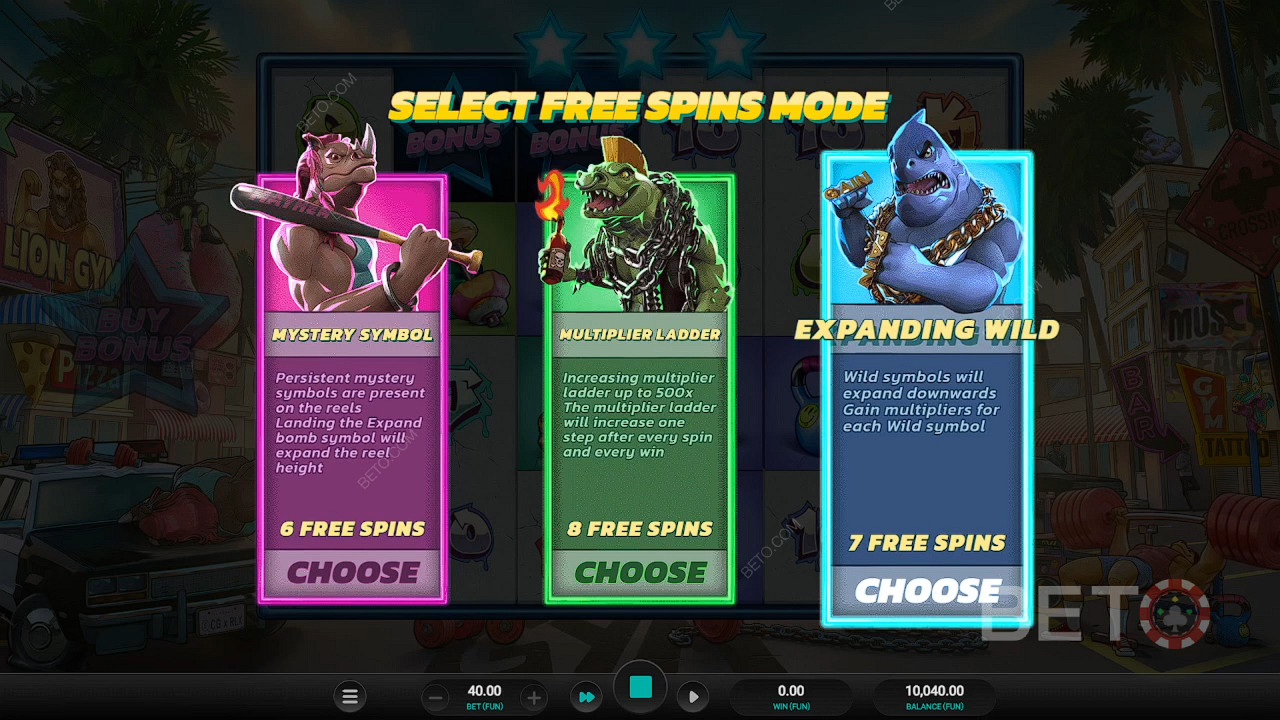This screenshot has height=720, width=1280.
Task: Increase the bet with the plus button
Action: click(x=534, y=697)
